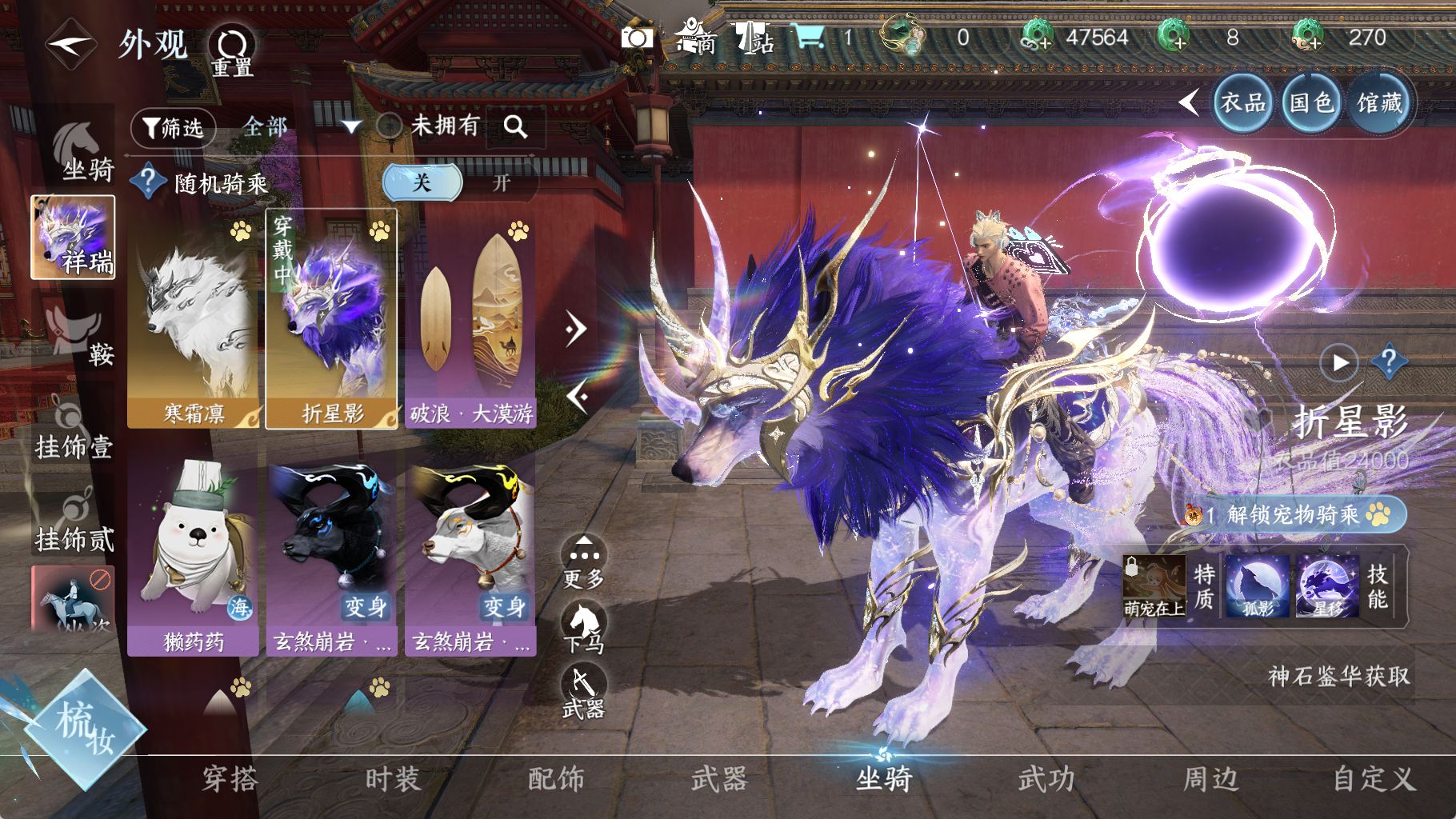The image size is (1456, 819).
Task: Go back with the top-left arrow button
Action: click(x=70, y=46)
